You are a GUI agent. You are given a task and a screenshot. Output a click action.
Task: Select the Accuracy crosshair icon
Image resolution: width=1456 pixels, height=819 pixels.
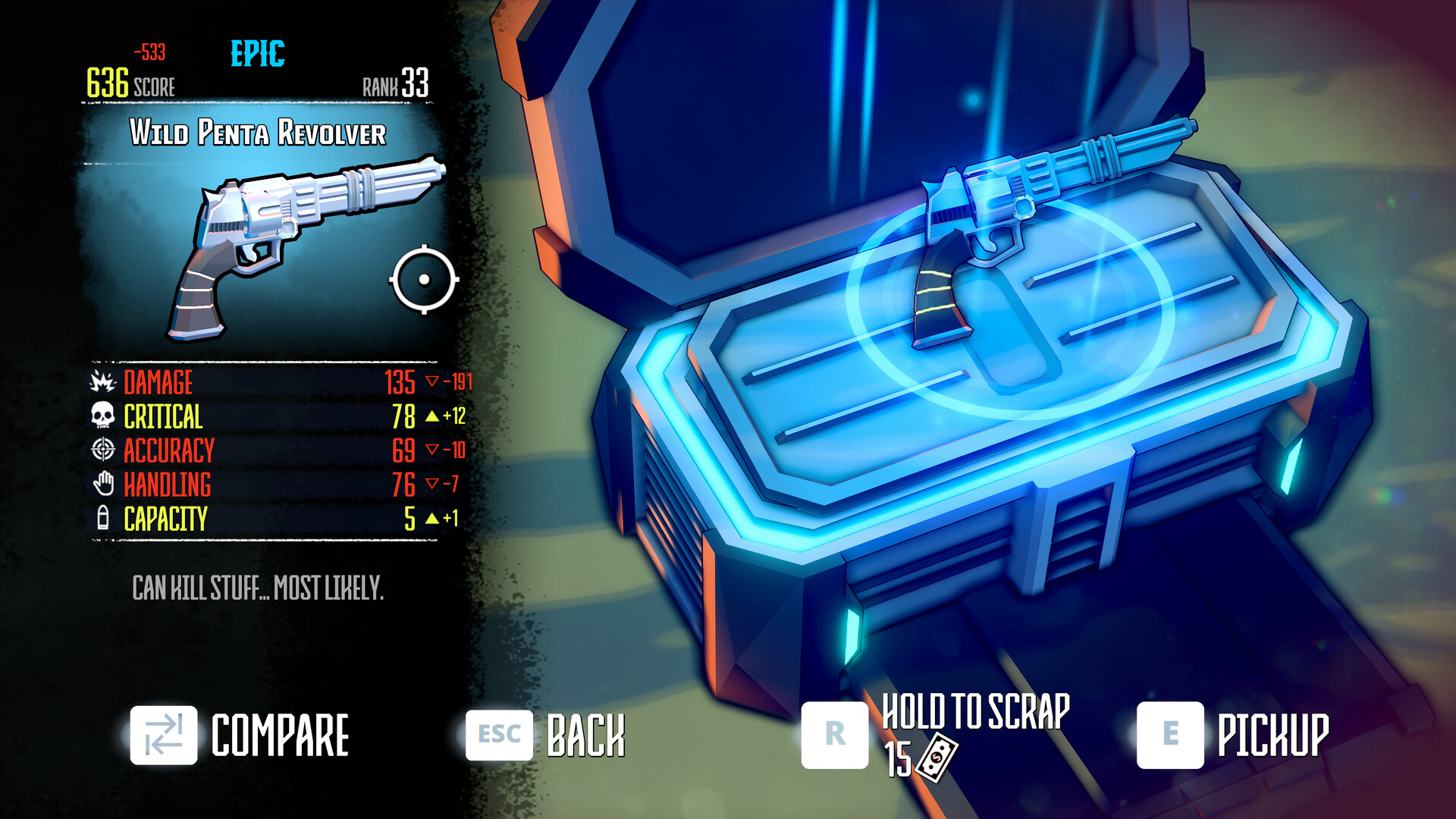pyautogui.click(x=102, y=450)
